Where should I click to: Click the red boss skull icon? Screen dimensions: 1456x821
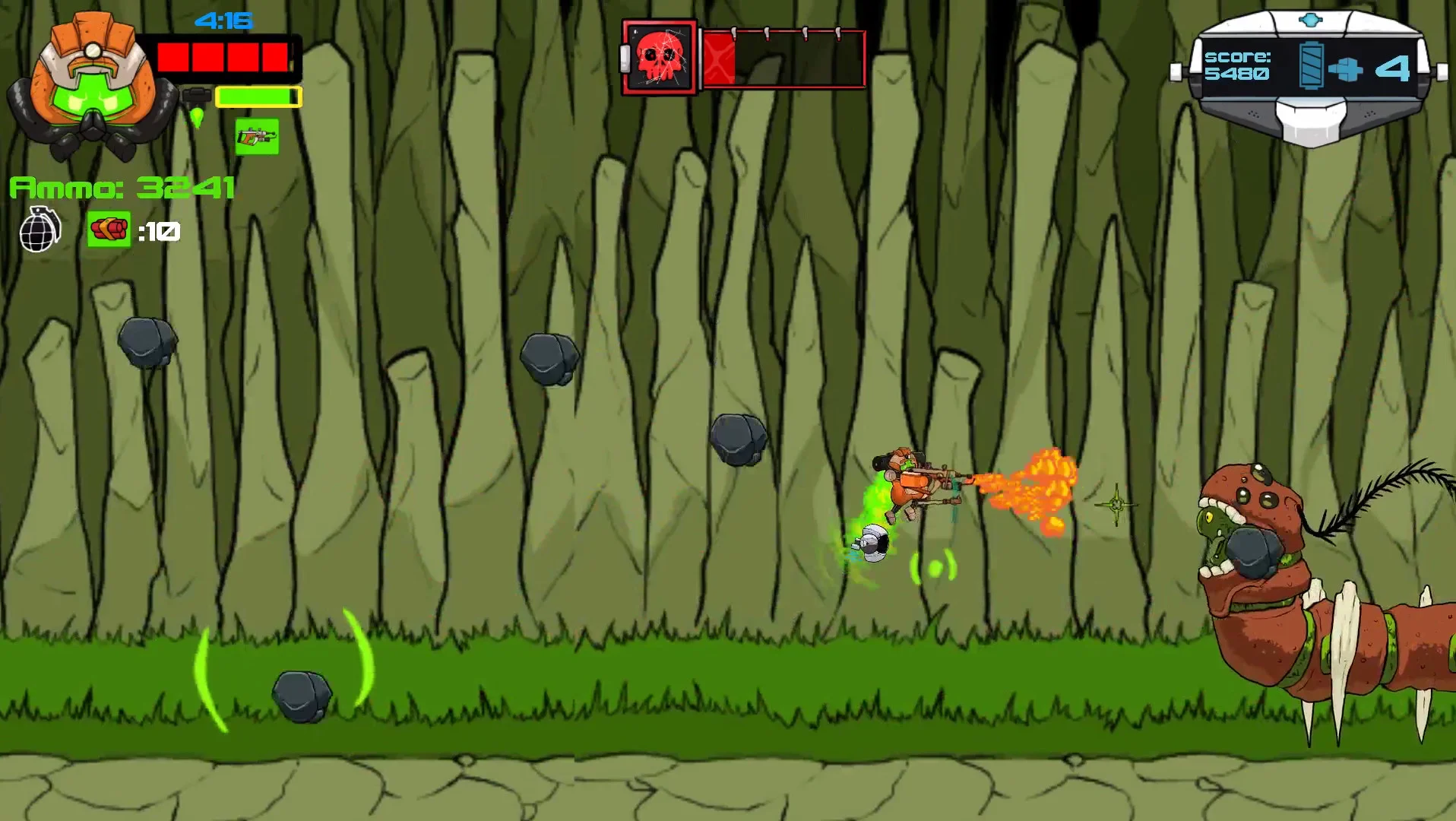(659, 58)
